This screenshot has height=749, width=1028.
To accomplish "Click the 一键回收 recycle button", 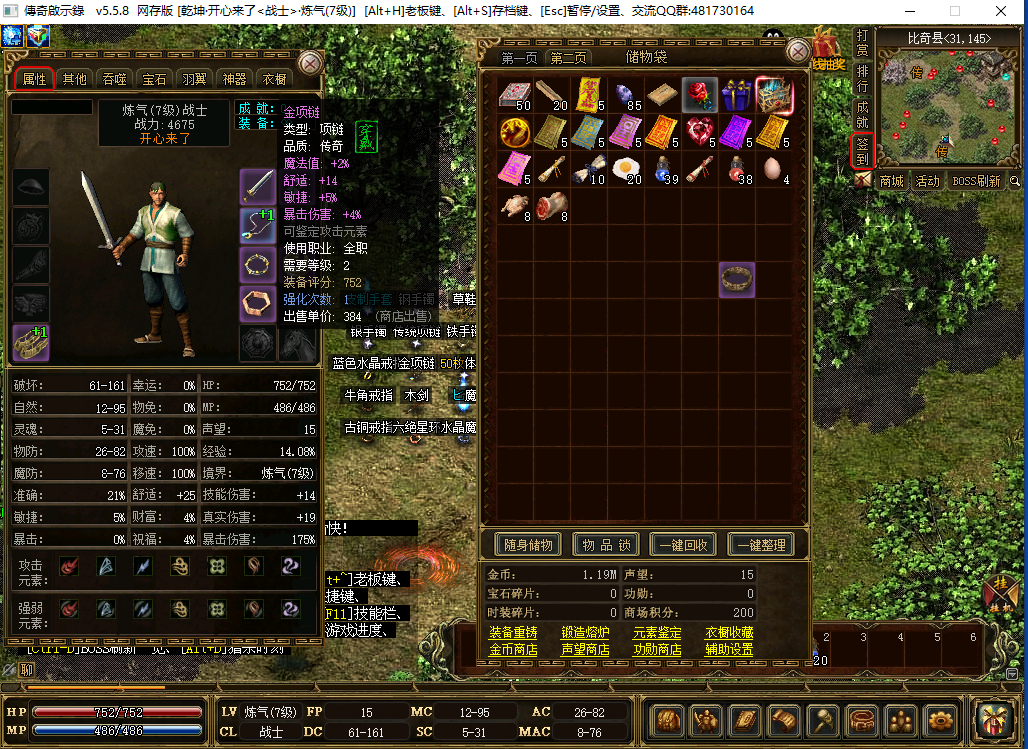I will 684,545.
